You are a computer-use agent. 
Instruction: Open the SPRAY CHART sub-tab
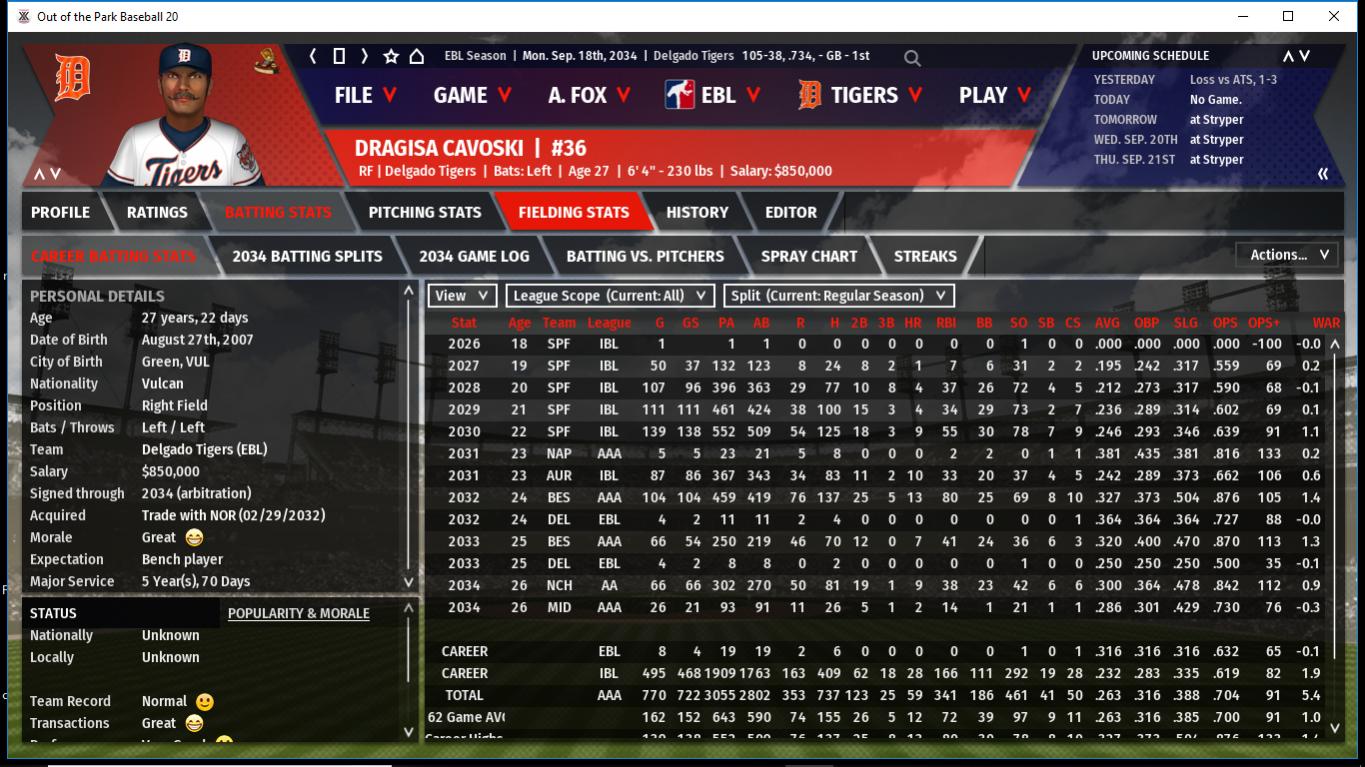pos(808,256)
